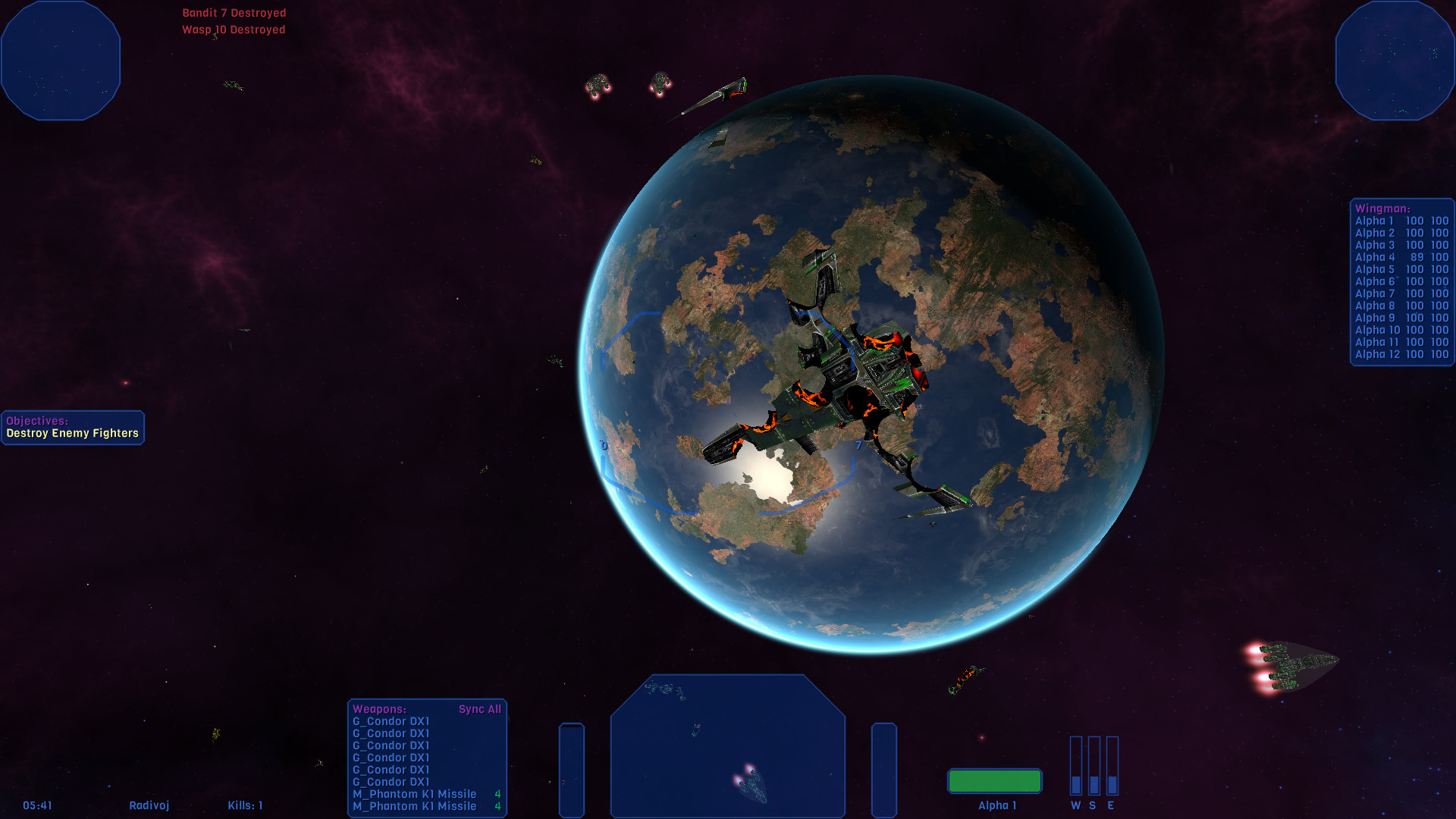Select the E engine power gauge
Viewport: 1456px width, 819px height.
[1112, 766]
